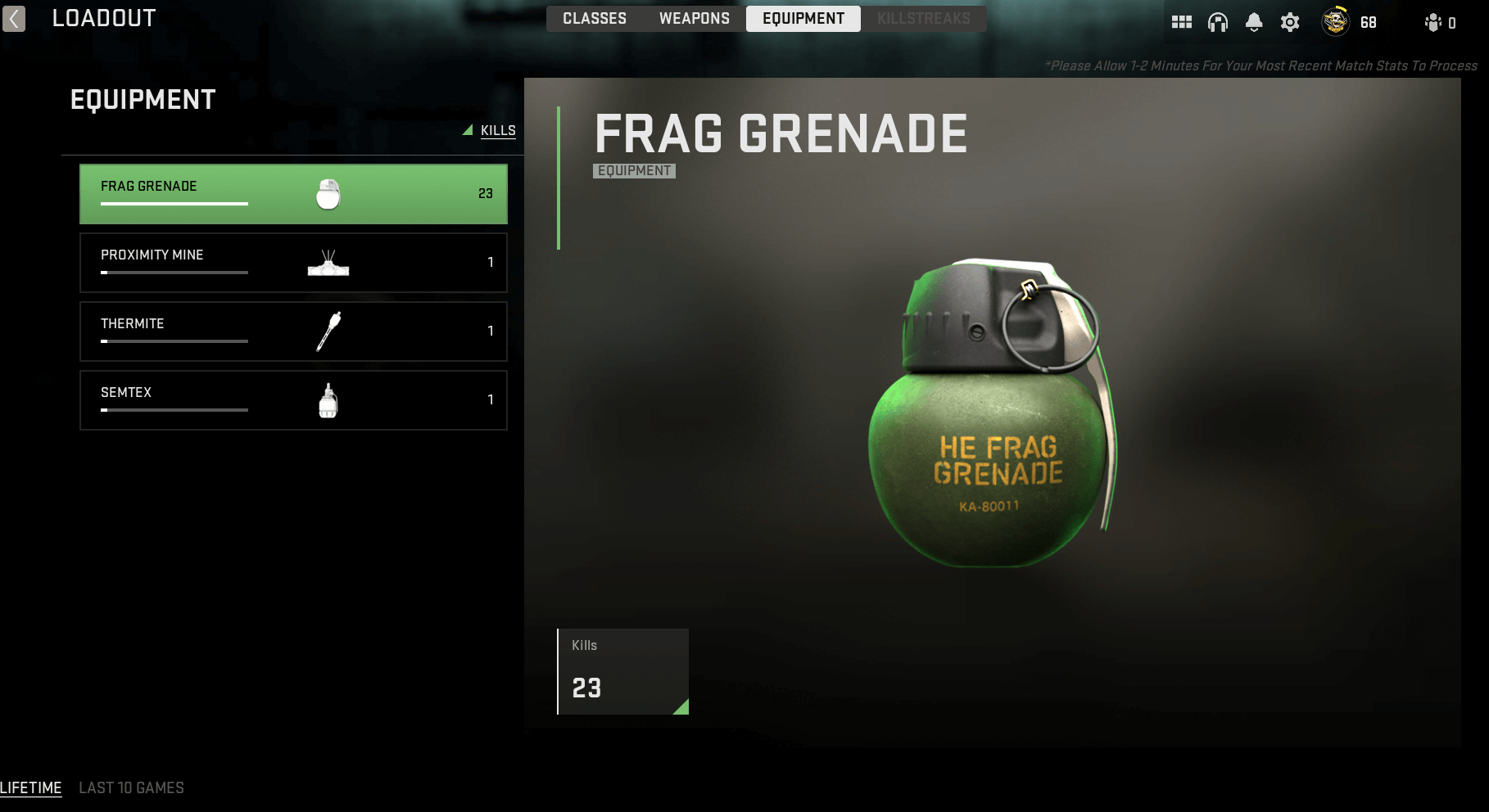
Task: Open the KILLSTREAKS tab
Action: 923,18
